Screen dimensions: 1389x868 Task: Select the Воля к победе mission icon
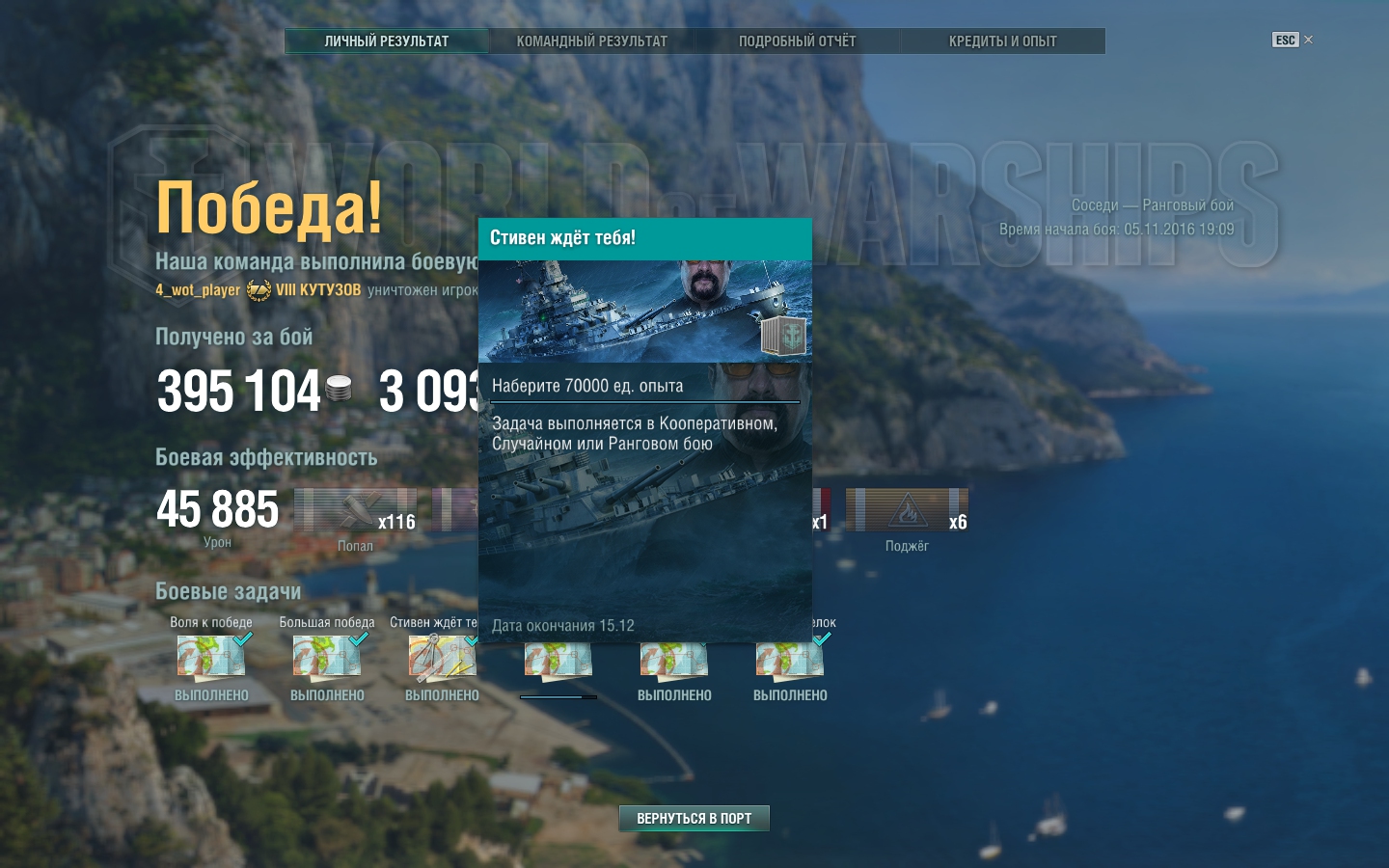pyautogui.click(x=211, y=659)
